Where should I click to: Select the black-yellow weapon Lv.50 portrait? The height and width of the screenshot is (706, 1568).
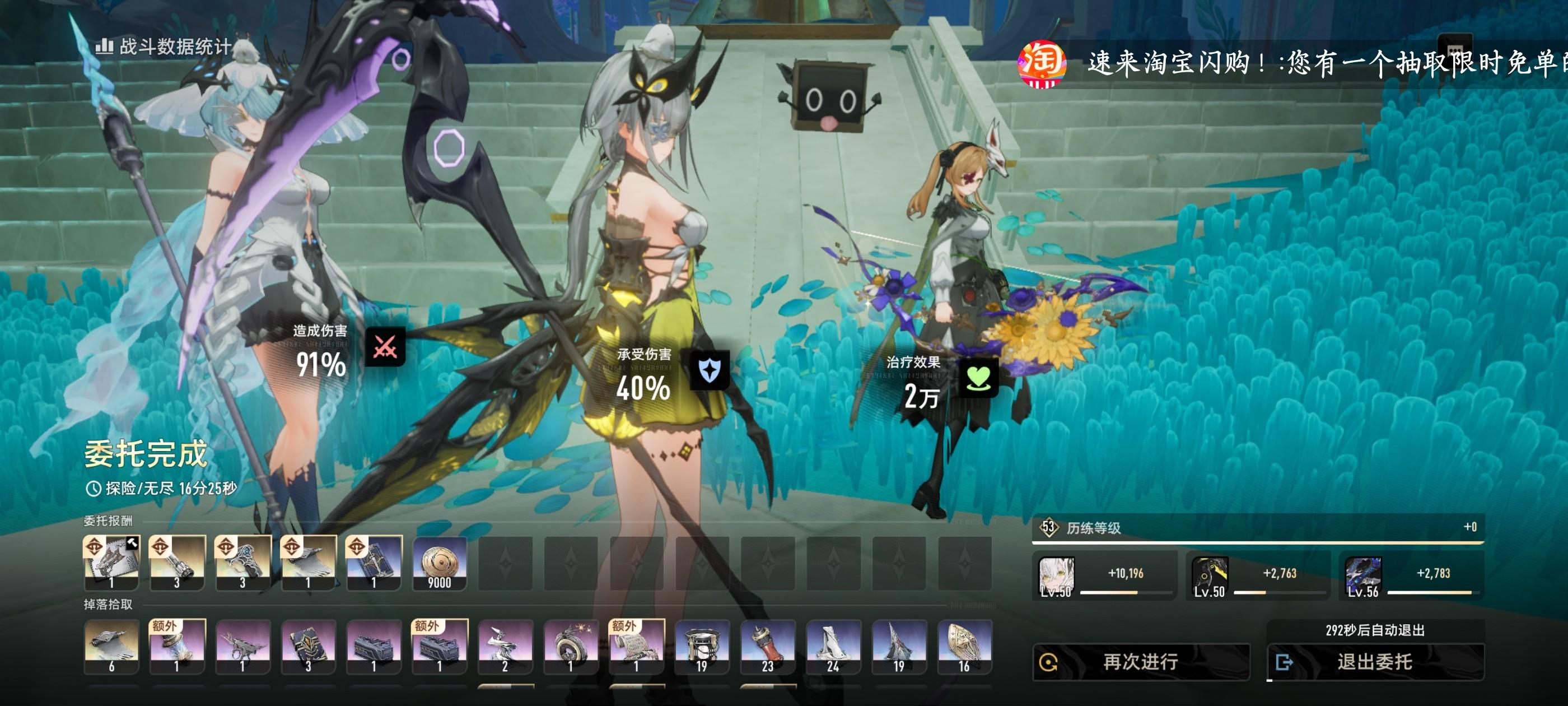[x=1210, y=575]
